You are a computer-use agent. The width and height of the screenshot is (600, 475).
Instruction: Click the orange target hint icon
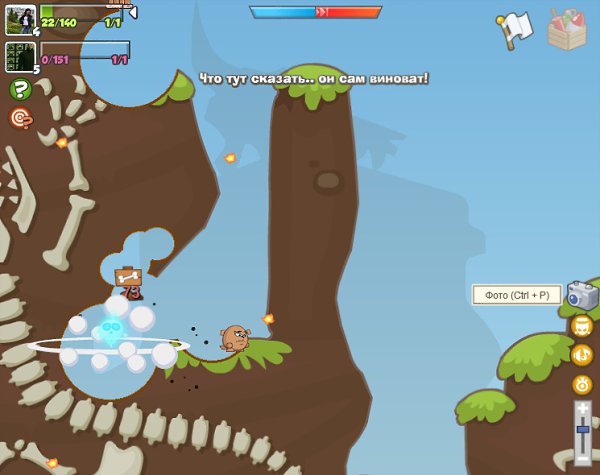20,118
